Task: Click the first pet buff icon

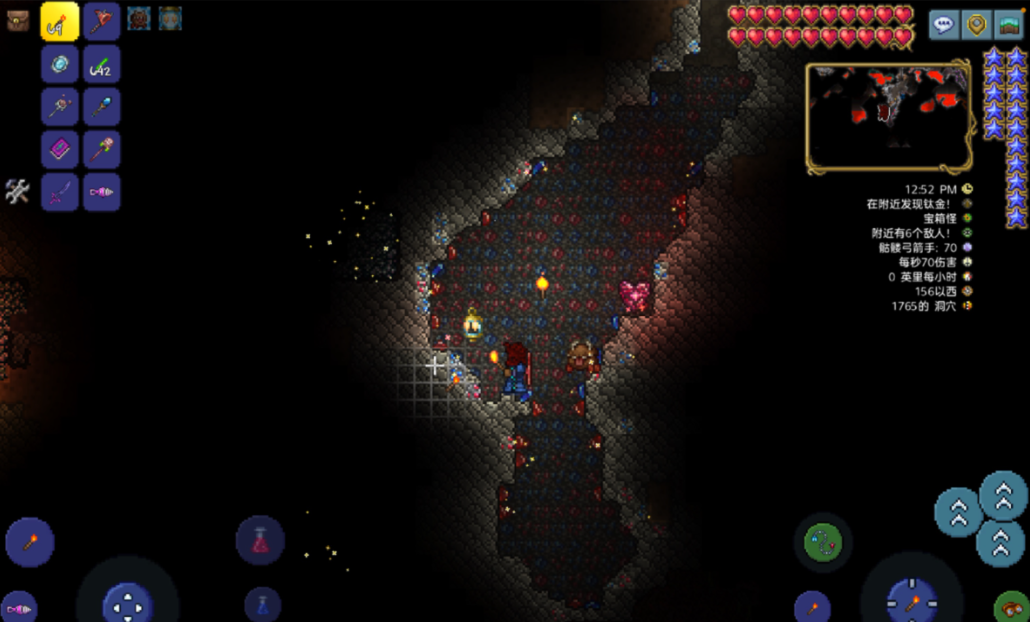Action: (139, 18)
